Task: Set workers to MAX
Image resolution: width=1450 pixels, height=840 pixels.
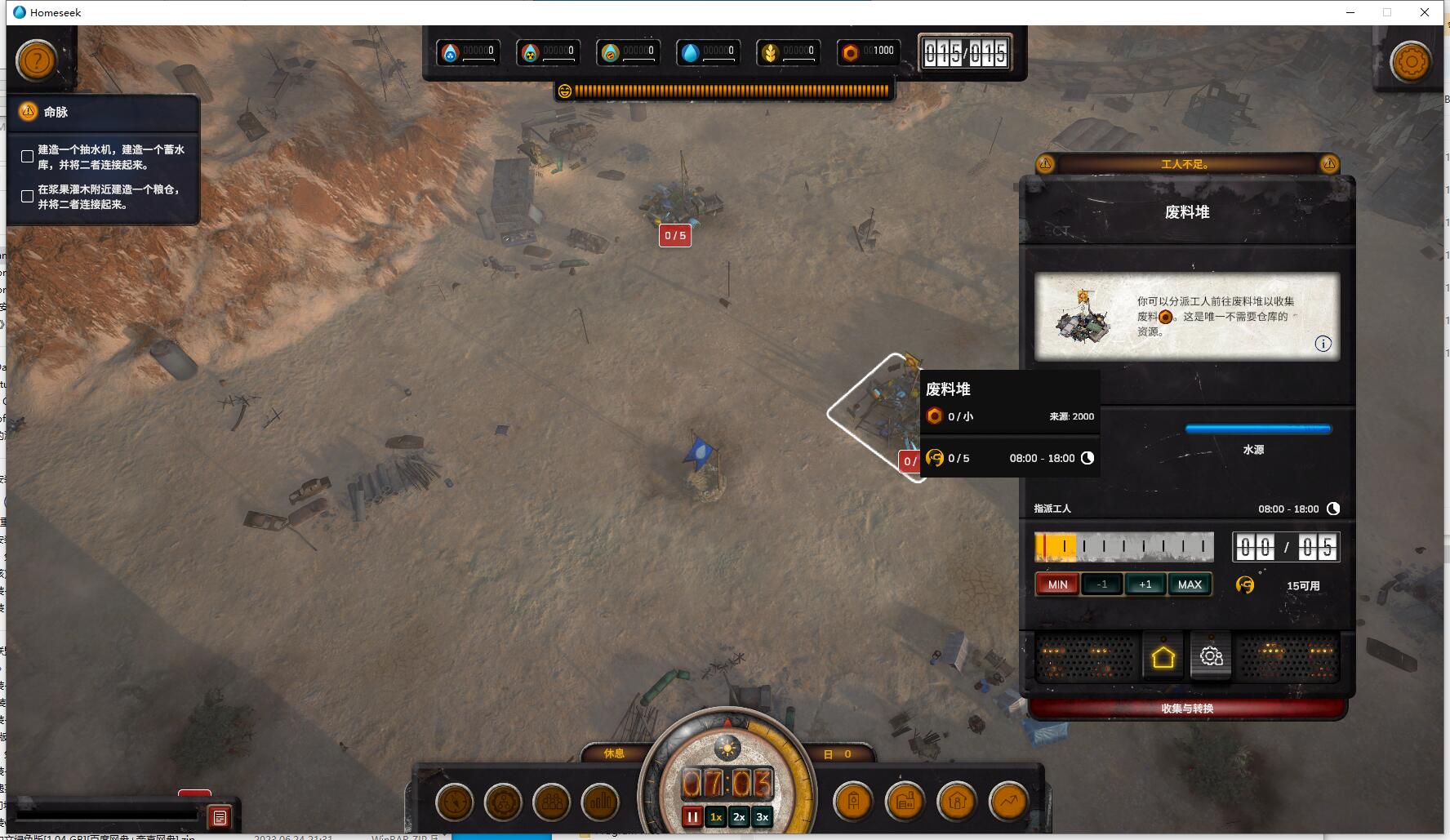Action: (1190, 584)
